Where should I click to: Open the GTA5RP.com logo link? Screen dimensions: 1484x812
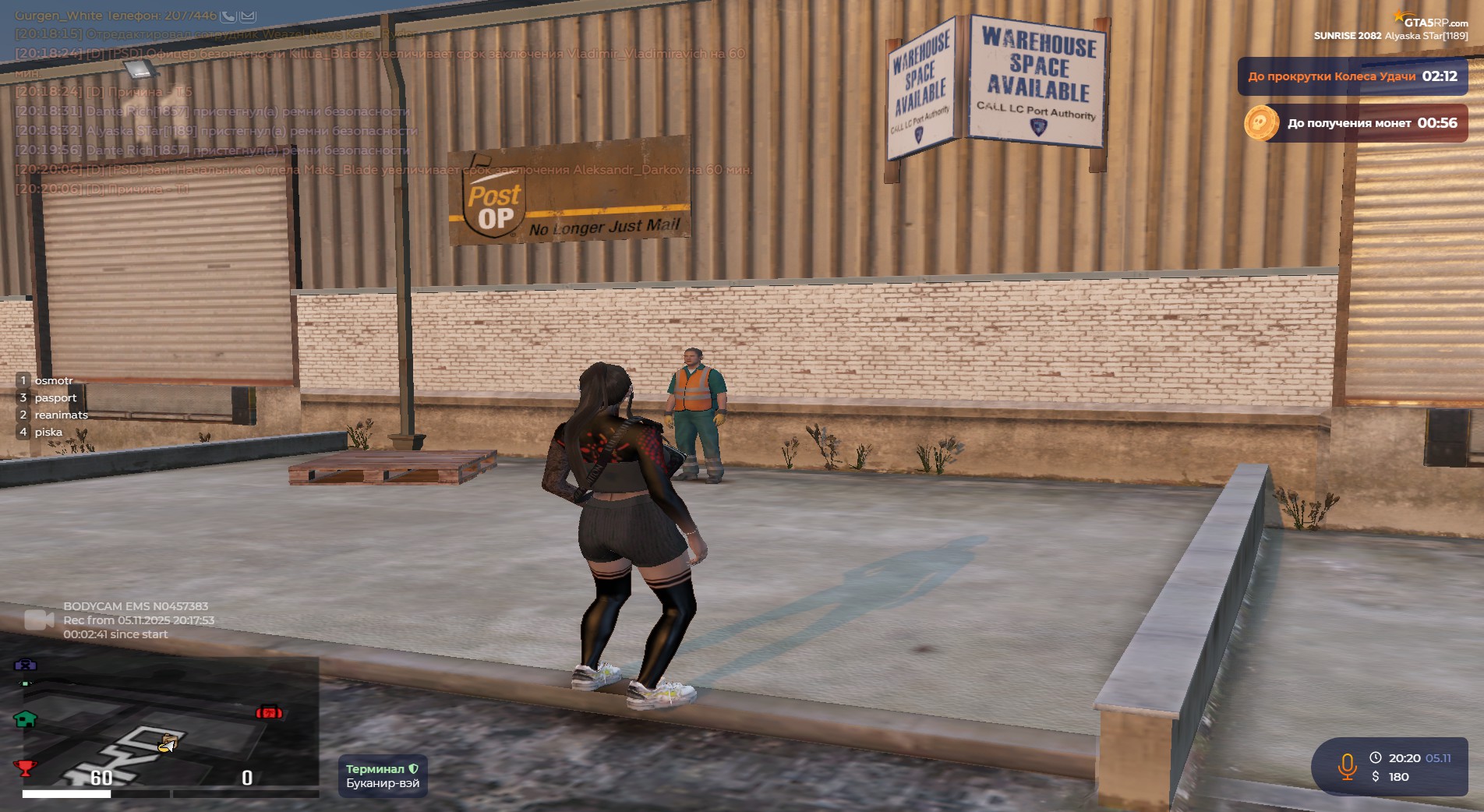[x=1434, y=22]
